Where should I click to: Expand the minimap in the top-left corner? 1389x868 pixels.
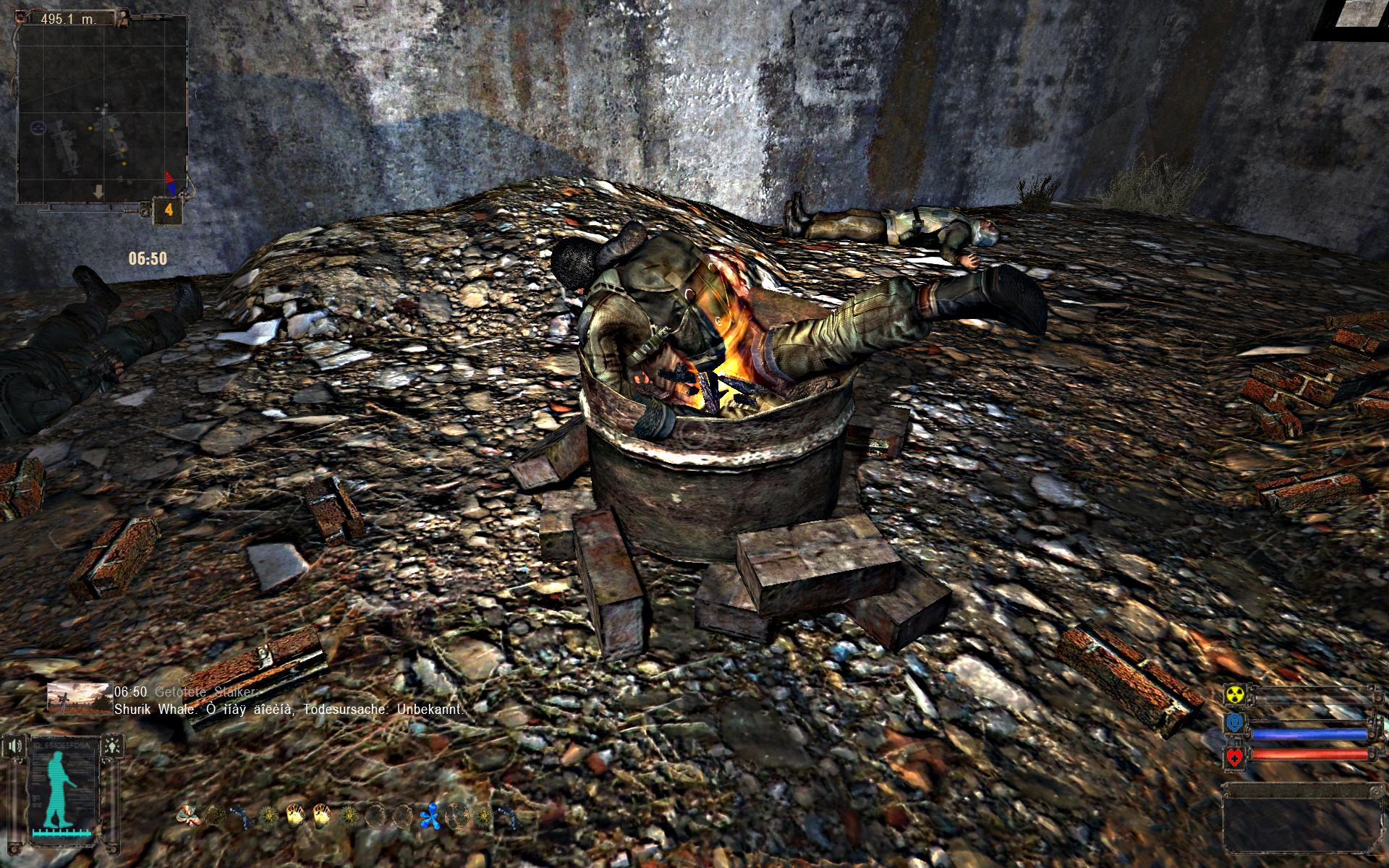click(x=101, y=109)
